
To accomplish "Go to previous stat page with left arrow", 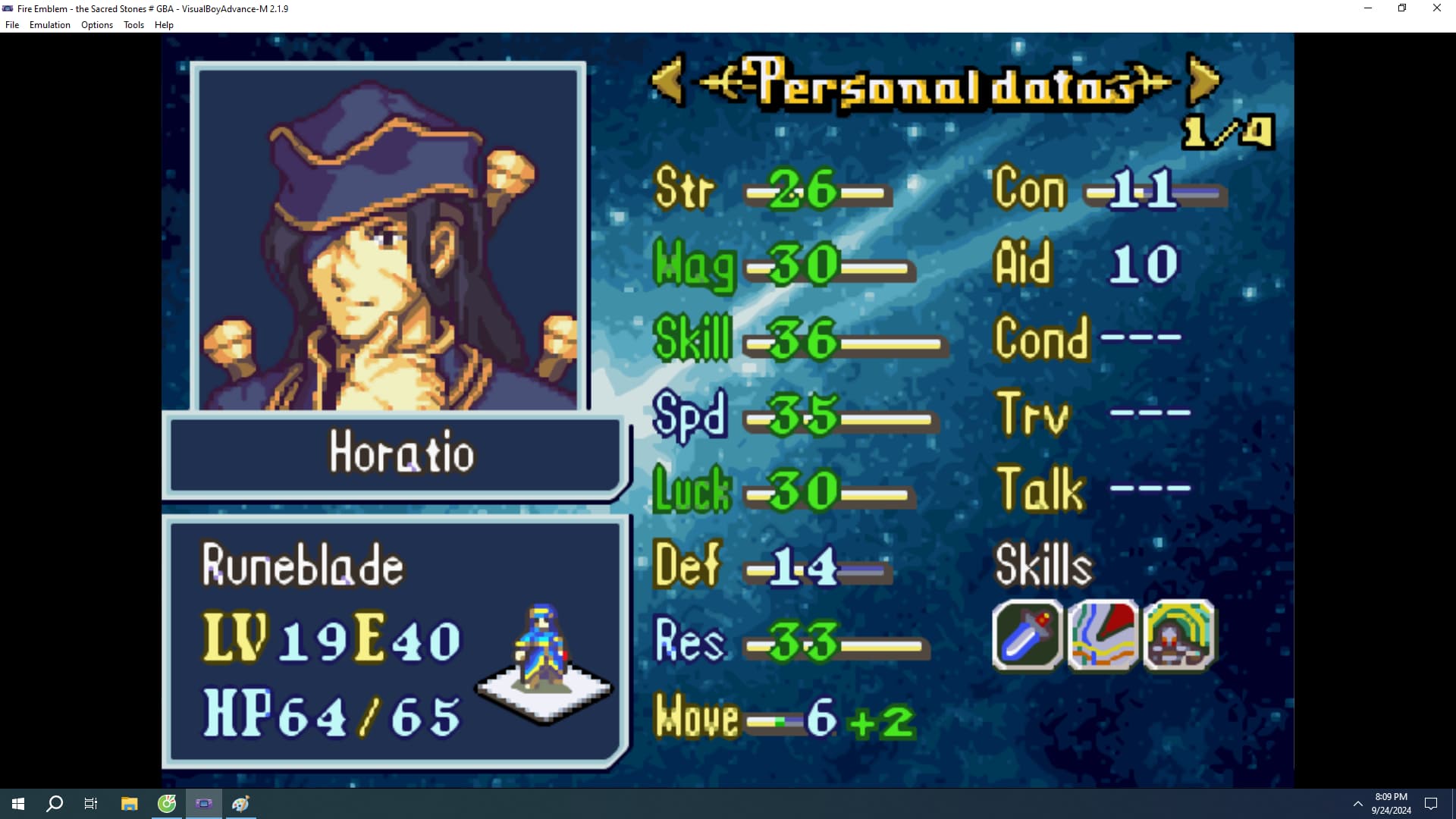I will tap(668, 79).
